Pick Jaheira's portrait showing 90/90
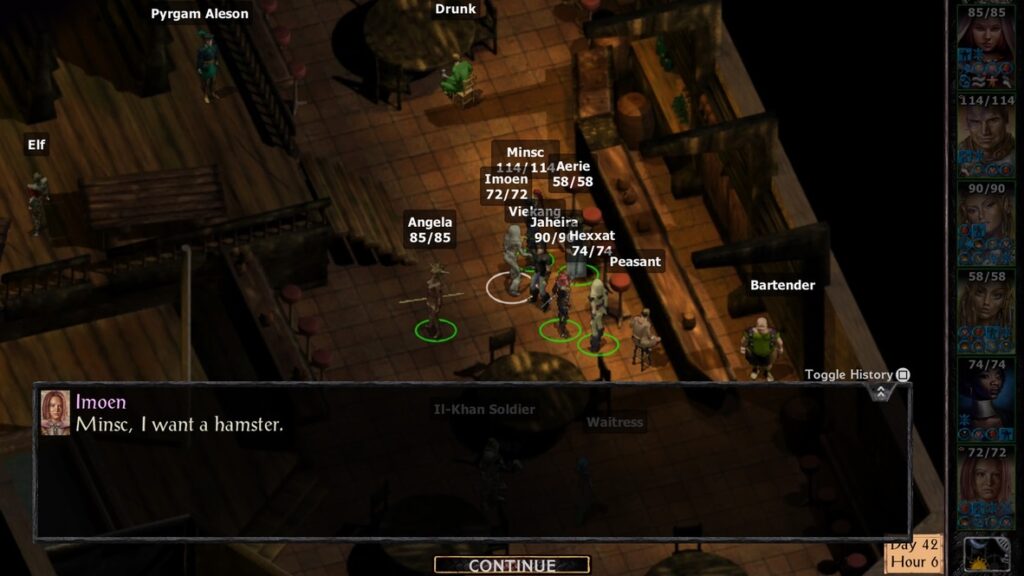The width and height of the screenshot is (1024, 576). click(985, 218)
